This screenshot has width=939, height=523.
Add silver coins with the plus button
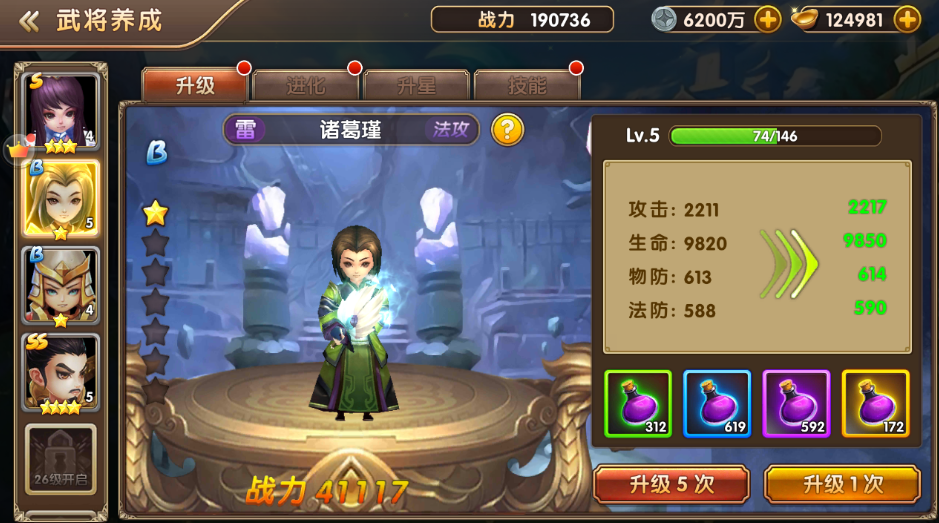767,19
